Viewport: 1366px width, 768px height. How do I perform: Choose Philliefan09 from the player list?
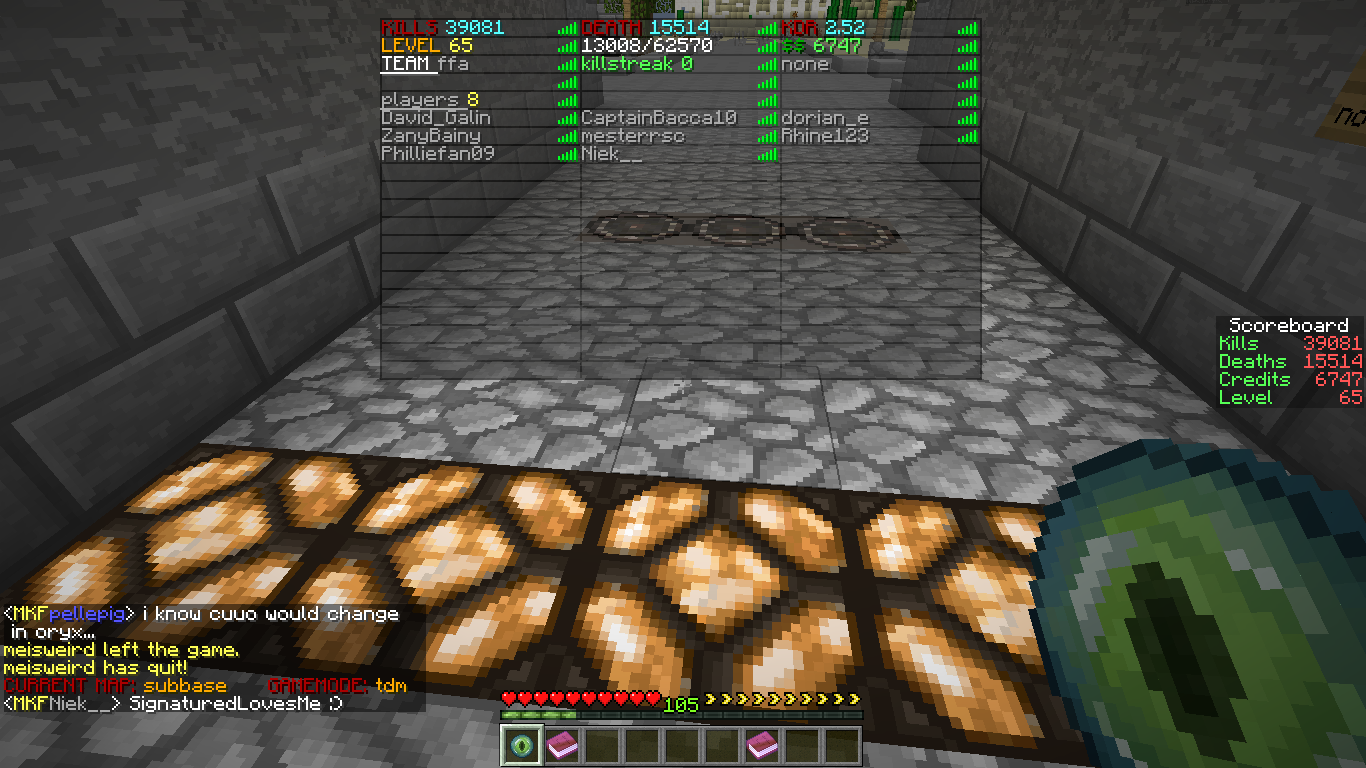438,154
